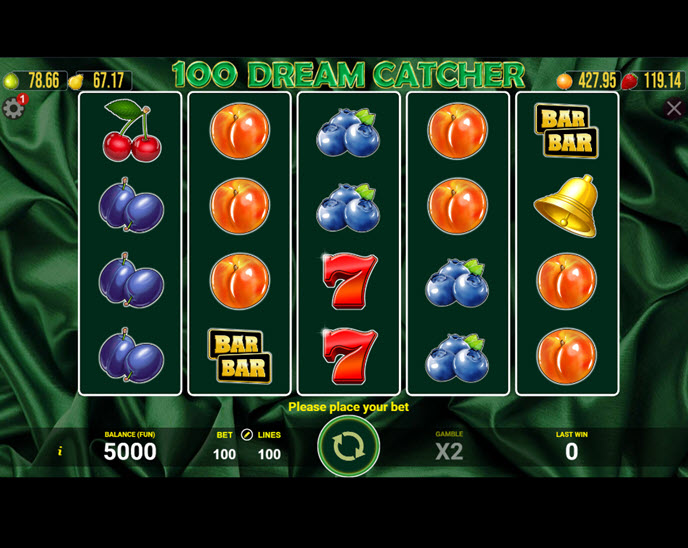Image resolution: width=688 pixels, height=548 pixels.
Task: Open the bet edit pencil icon
Action: (247, 435)
